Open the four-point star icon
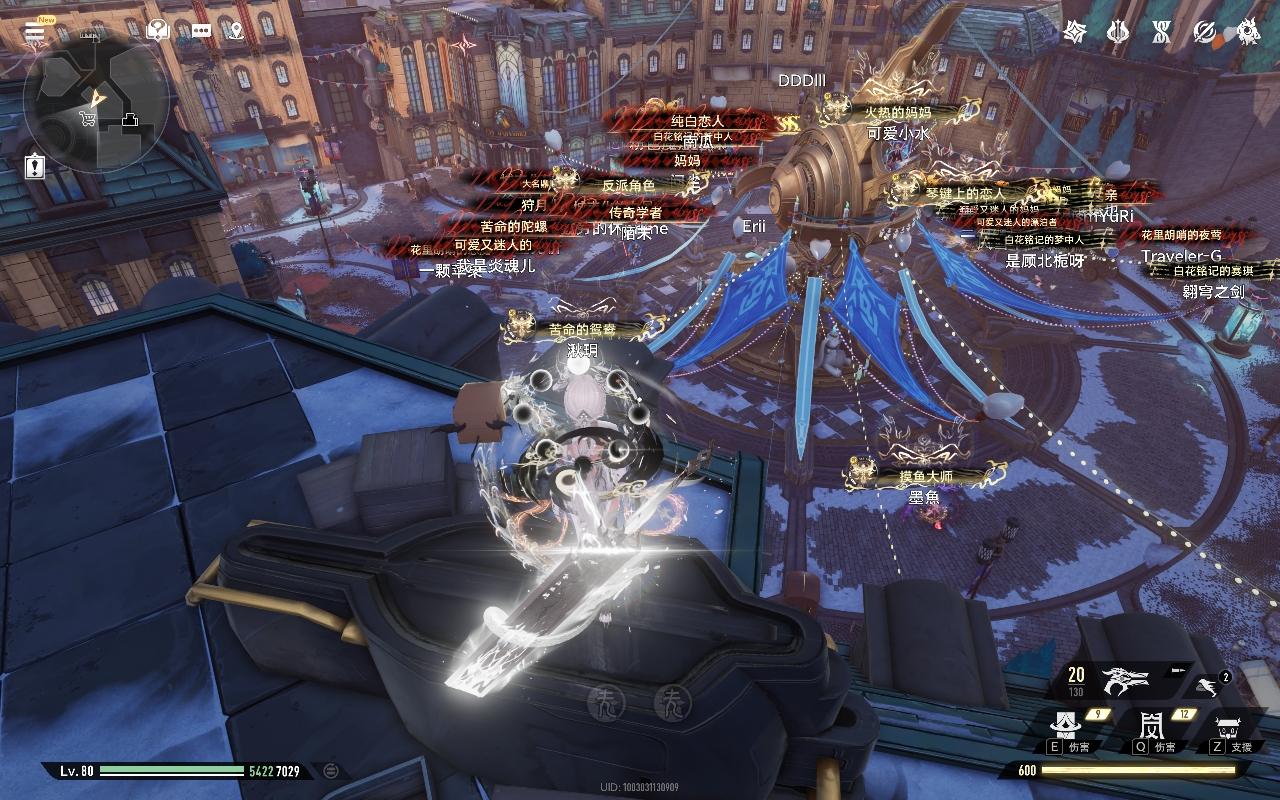The image size is (1280, 800). (x=1075, y=31)
